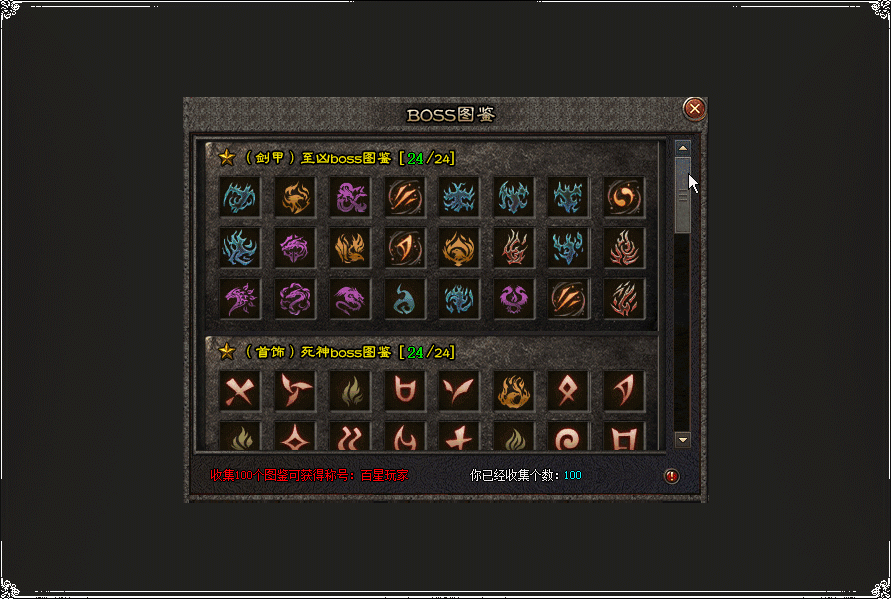This screenshot has width=892, height=599.
Task: Click the scrollbar up arrow
Action: [683, 148]
